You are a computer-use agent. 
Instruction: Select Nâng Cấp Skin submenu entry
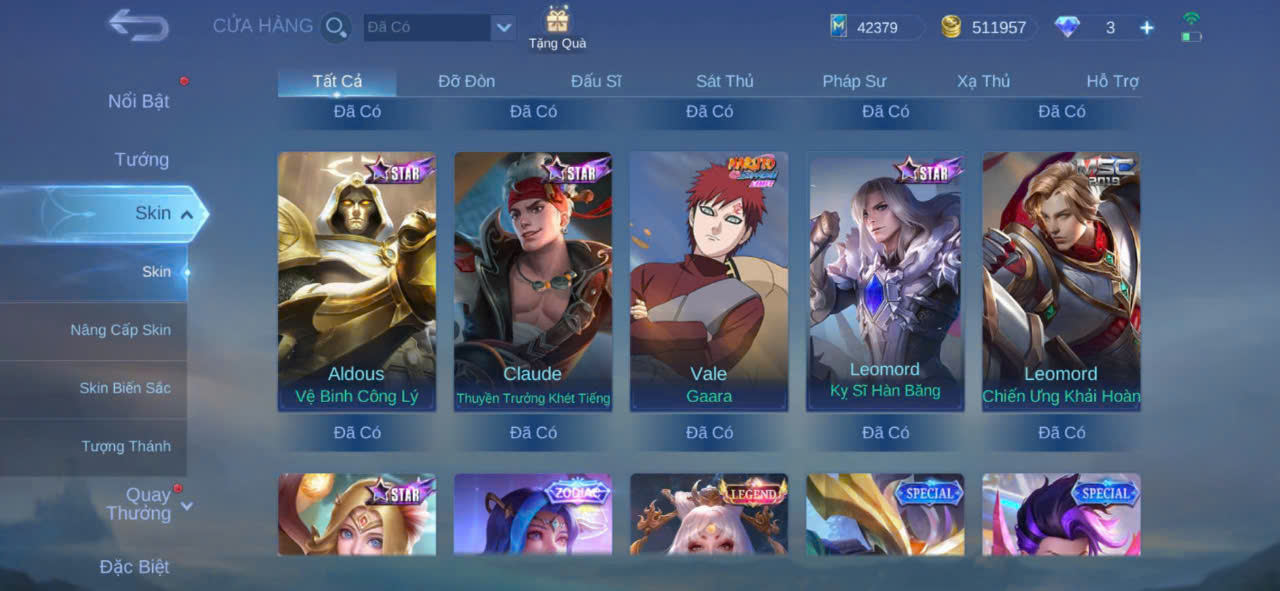(120, 330)
